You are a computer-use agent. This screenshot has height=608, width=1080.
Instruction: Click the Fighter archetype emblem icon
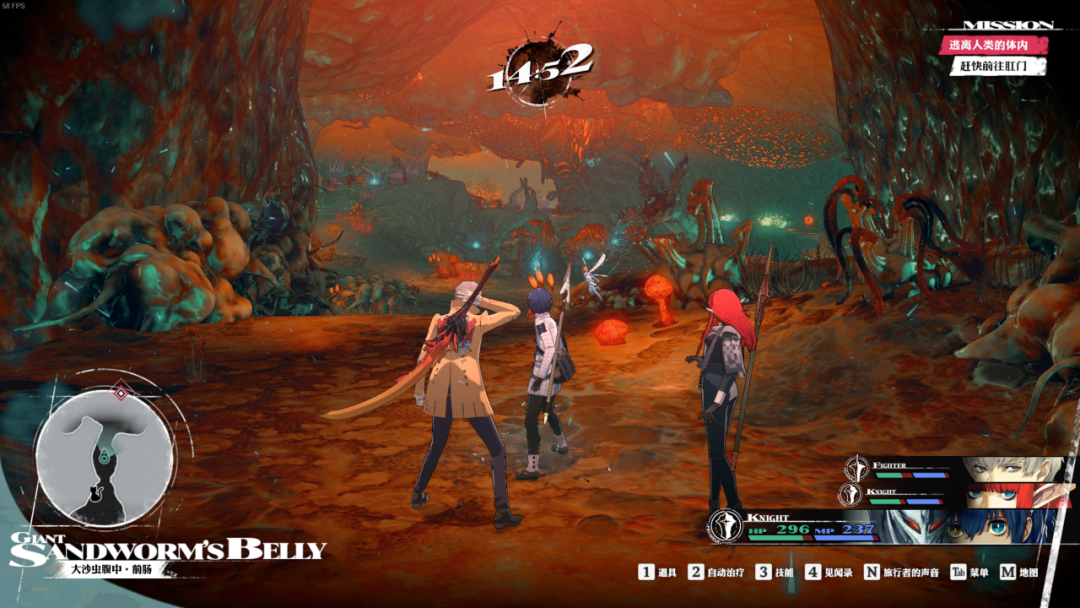(855, 468)
